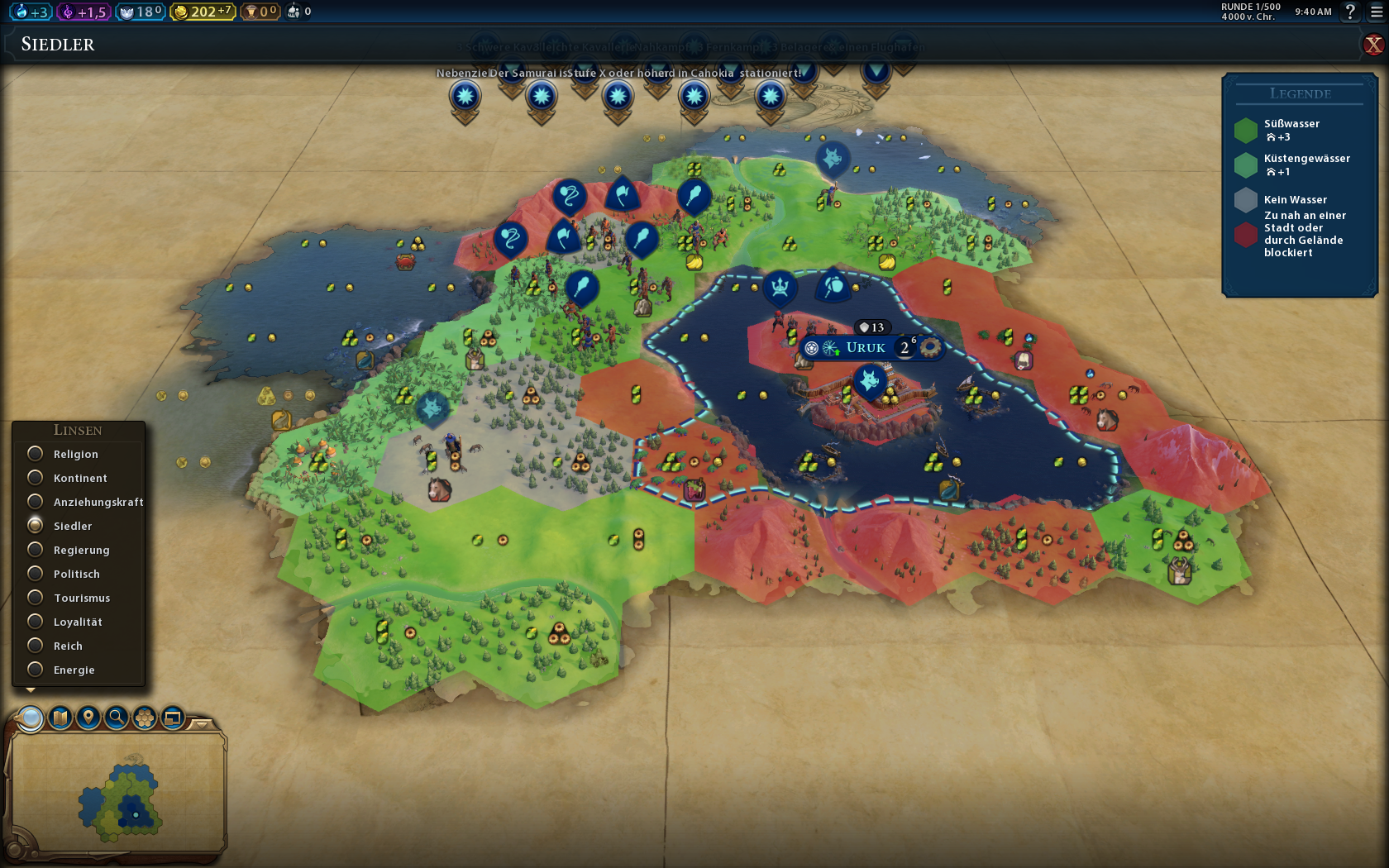
Task: Activate the Regierung lens
Action: (36, 550)
